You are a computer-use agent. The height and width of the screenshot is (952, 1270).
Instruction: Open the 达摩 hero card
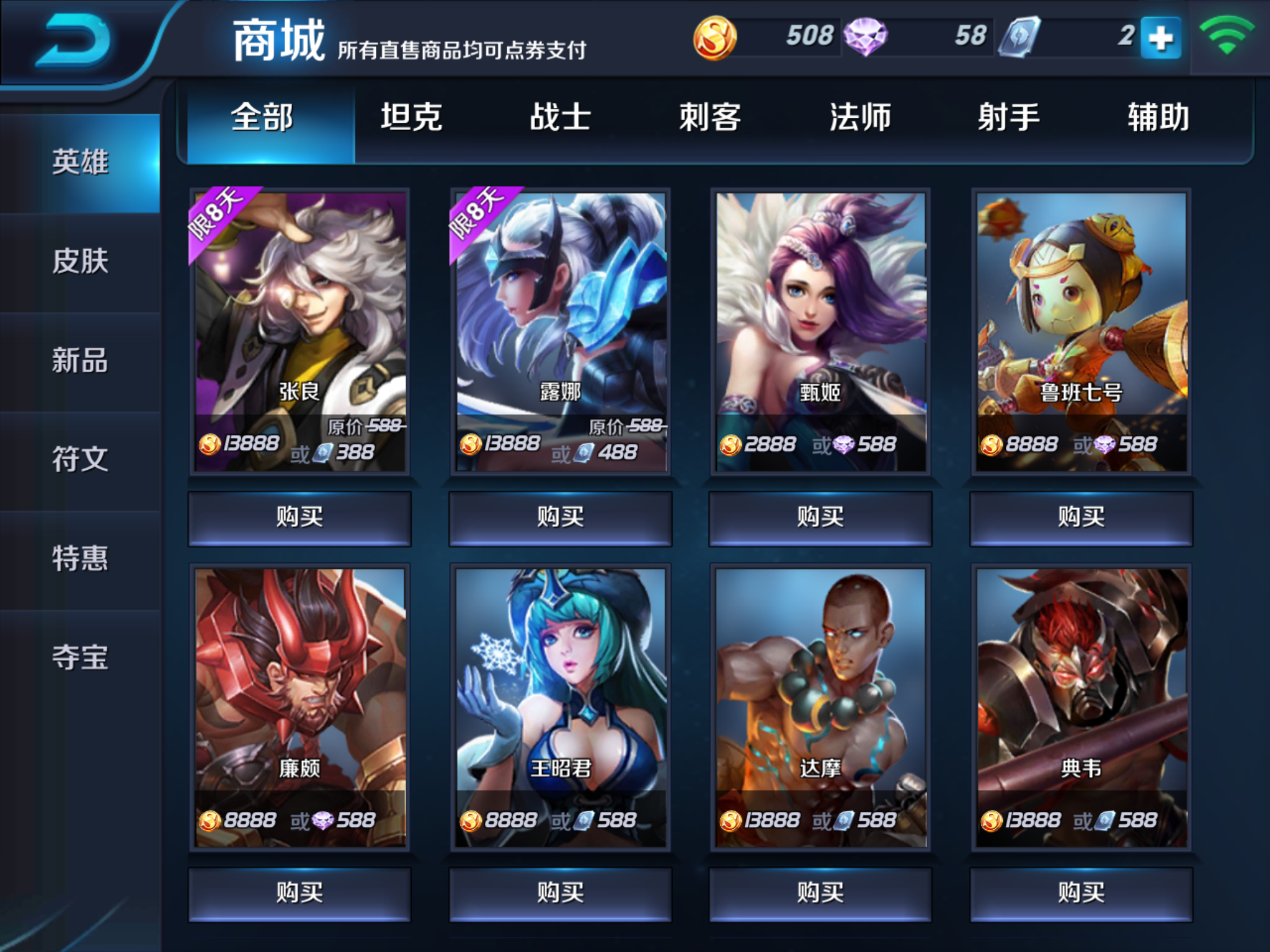[820, 707]
